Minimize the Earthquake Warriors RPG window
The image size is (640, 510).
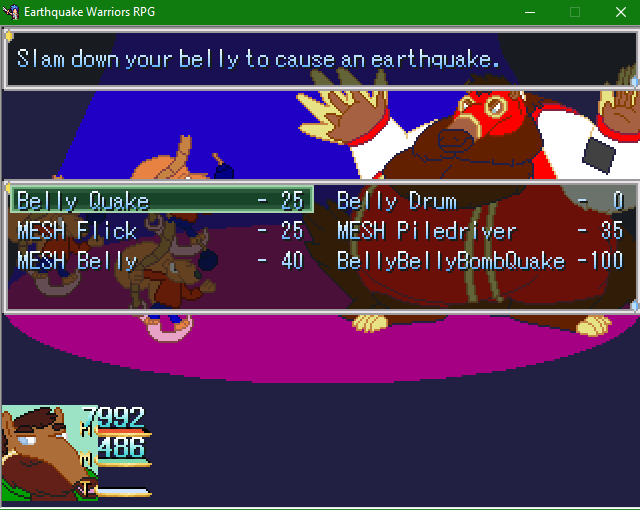point(529,12)
